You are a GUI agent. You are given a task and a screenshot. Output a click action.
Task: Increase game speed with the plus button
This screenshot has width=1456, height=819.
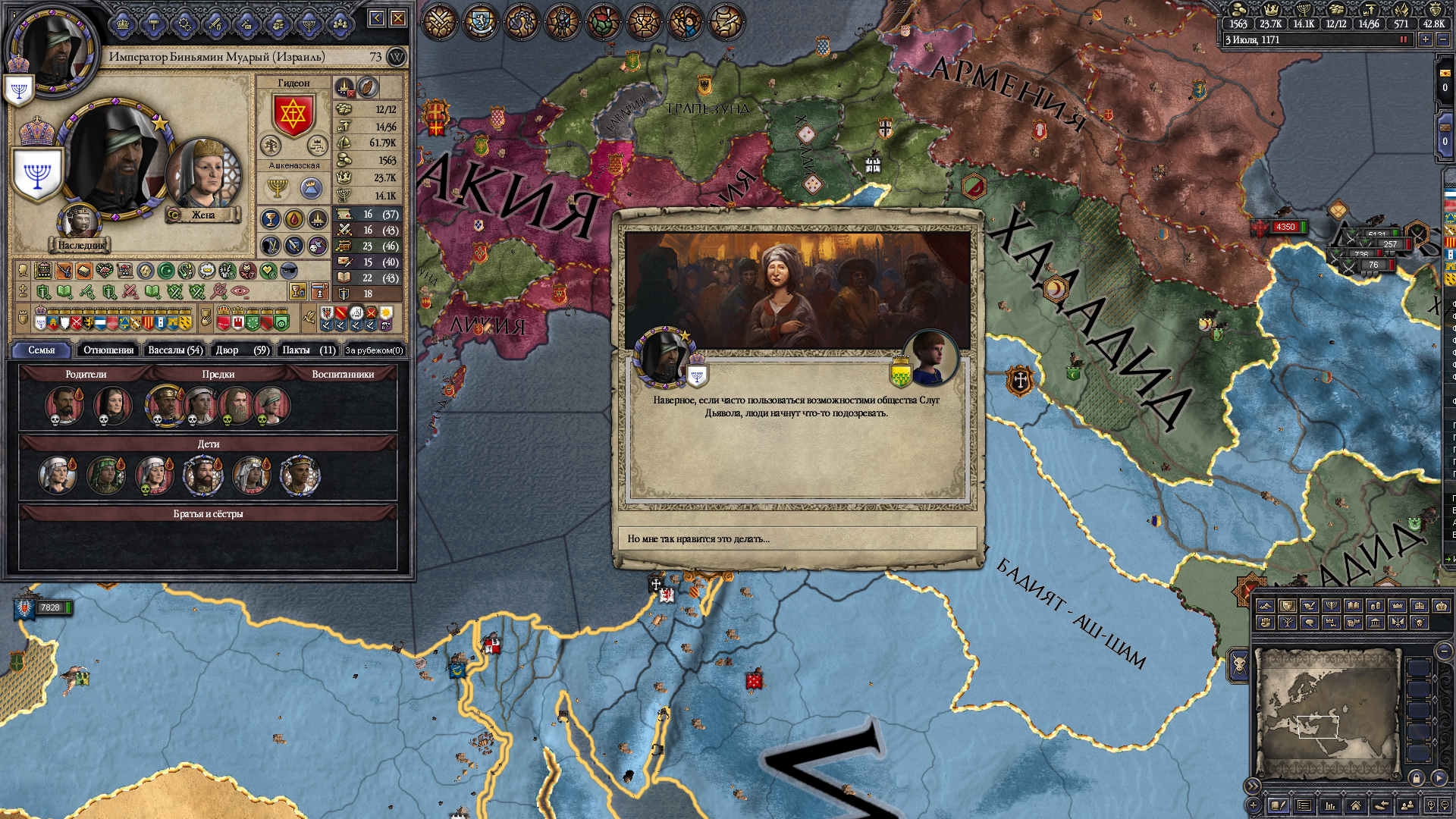coord(1426,39)
